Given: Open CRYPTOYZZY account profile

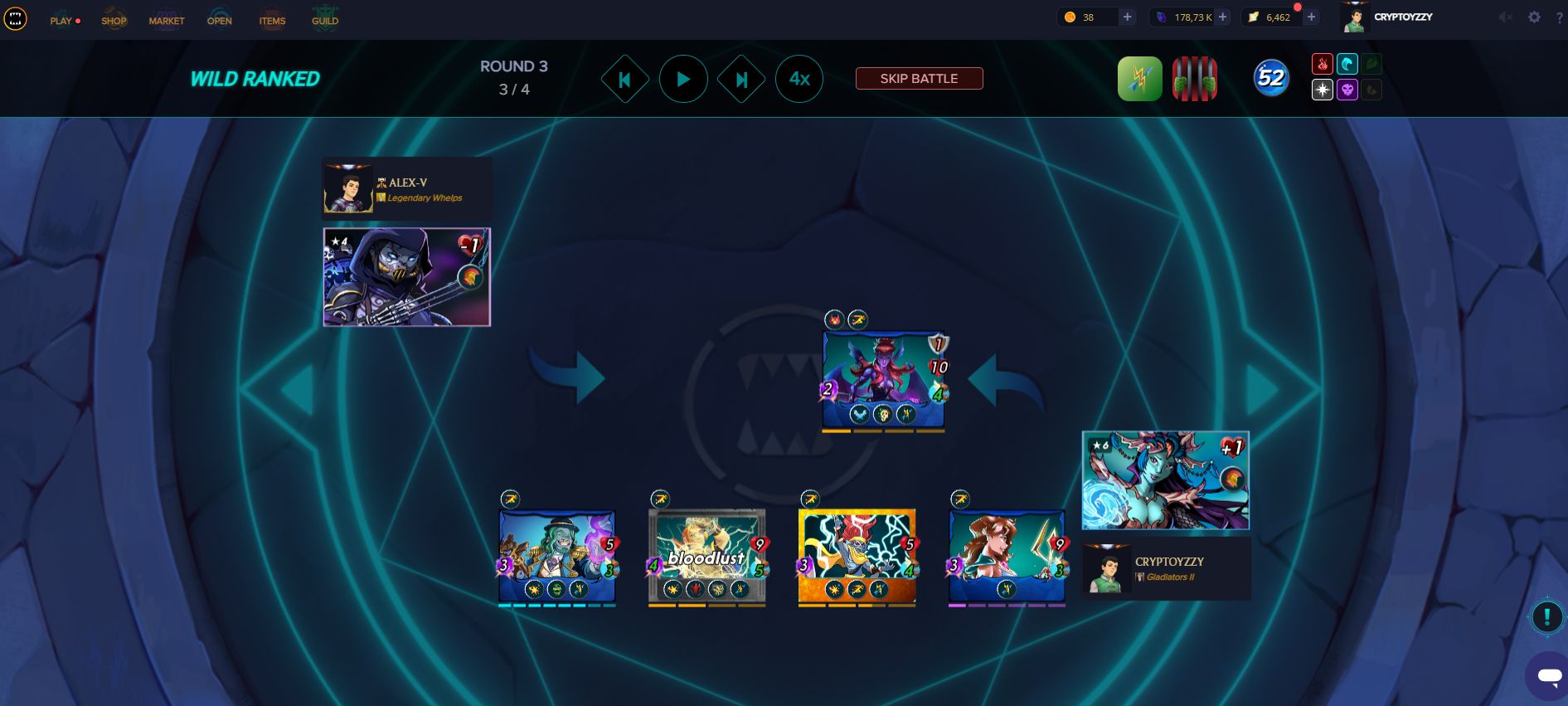Looking at the screenshot, I should 1402,17.
